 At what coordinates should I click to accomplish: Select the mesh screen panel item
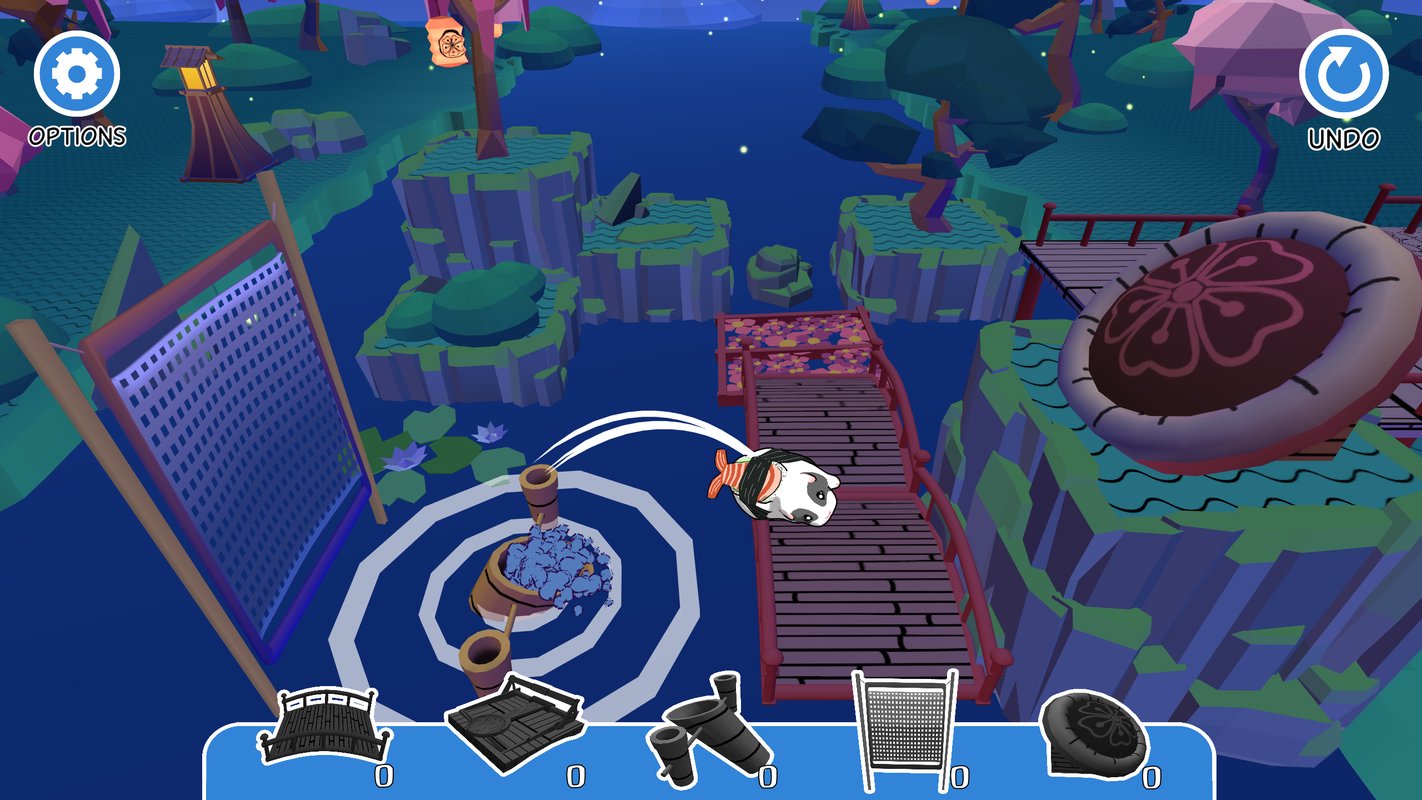(x=904, y=728)
